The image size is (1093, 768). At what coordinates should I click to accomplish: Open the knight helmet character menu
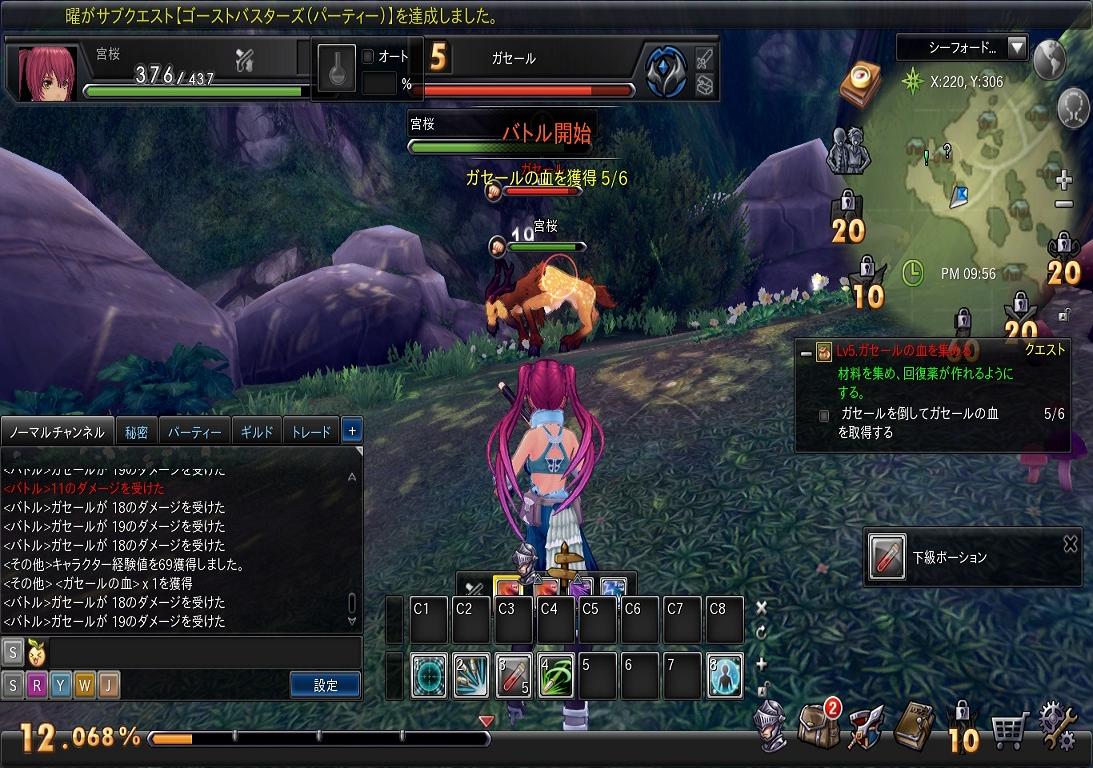click(771, 726)
